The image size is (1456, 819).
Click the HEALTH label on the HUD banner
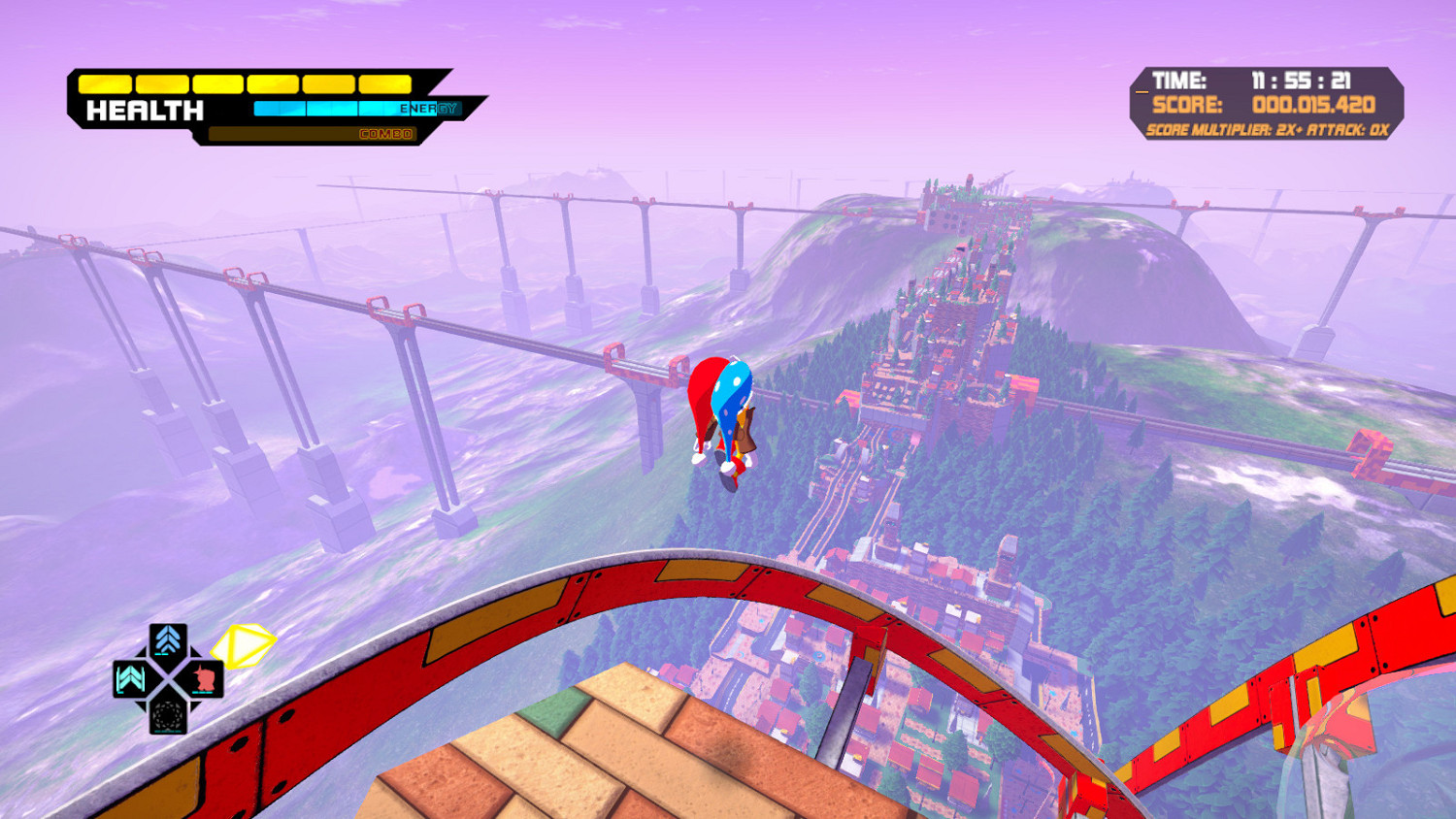click(x=146, y=110)
